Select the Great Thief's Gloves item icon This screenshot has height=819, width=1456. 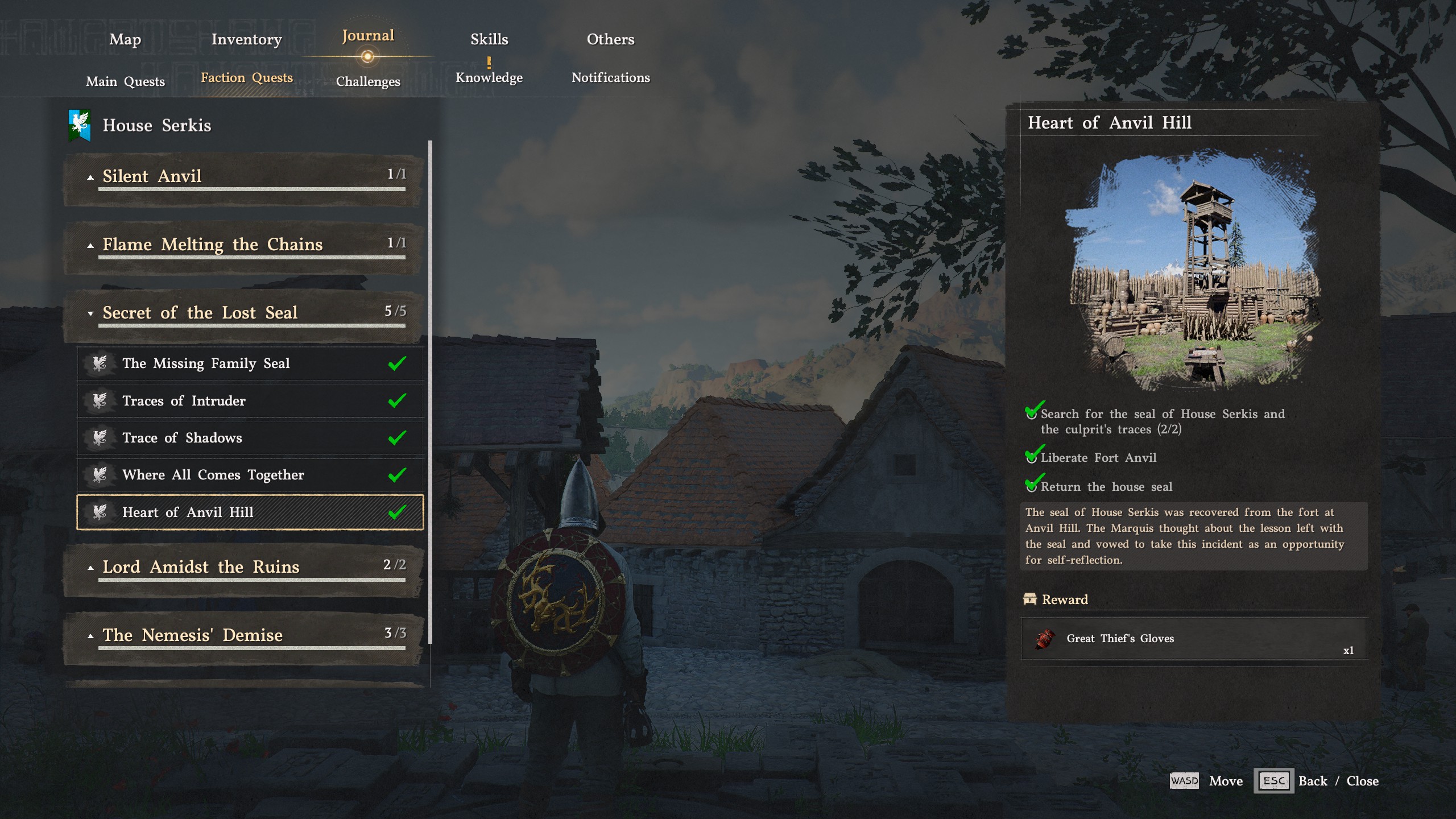[1045, 639]
